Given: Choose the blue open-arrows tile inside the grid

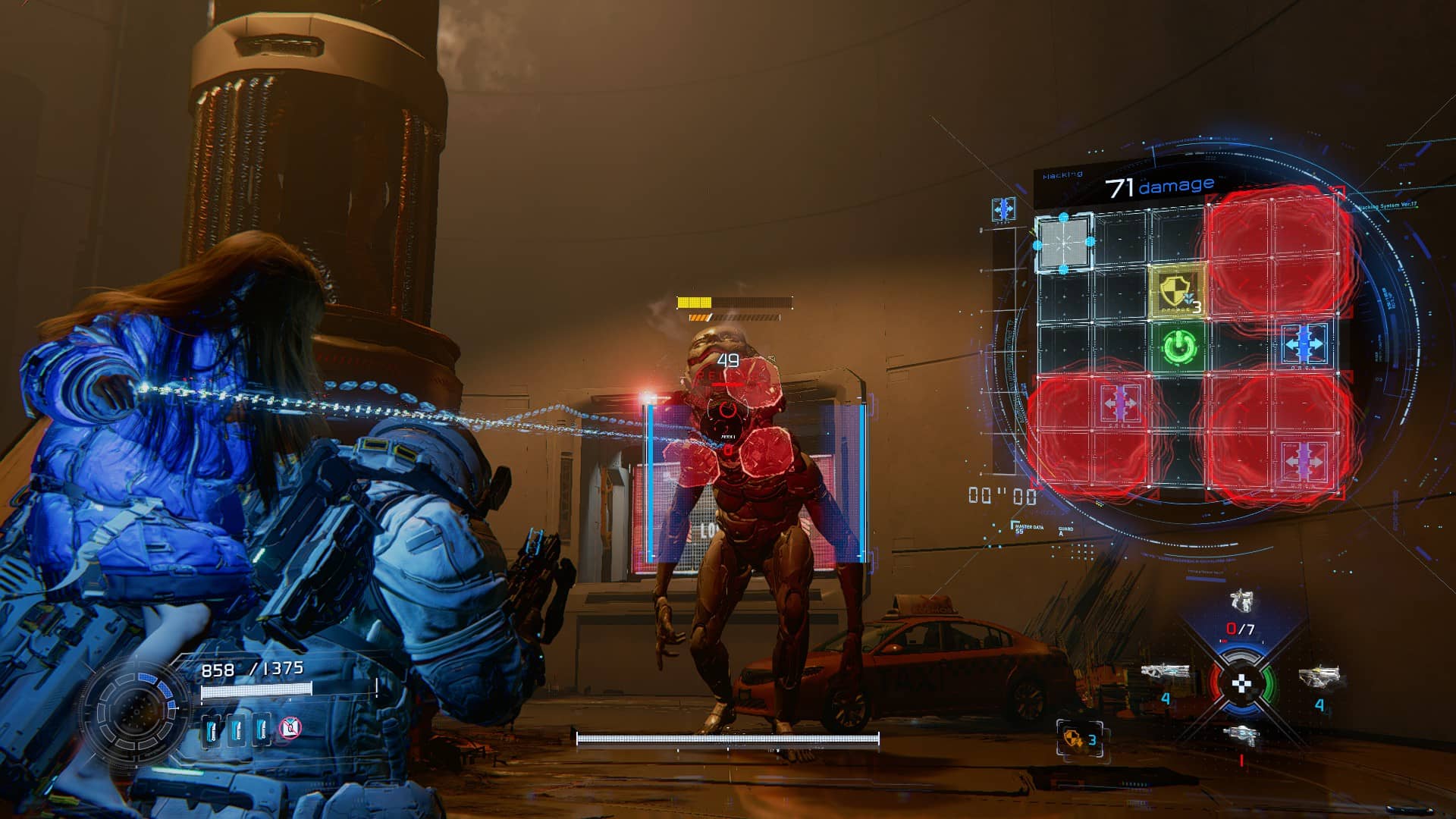Looking at the screenshot, I should point(1304,345).
